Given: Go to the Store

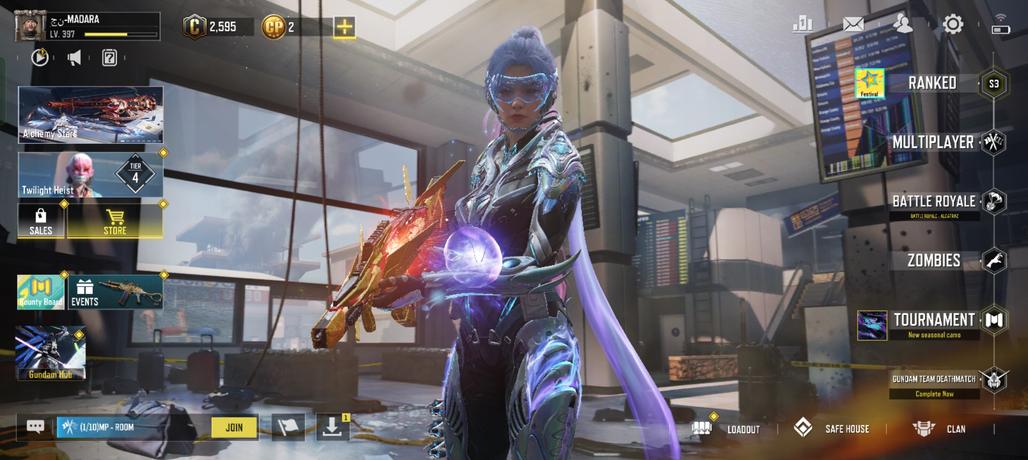Looking at the screenshot, I should (x=115, y=221).
